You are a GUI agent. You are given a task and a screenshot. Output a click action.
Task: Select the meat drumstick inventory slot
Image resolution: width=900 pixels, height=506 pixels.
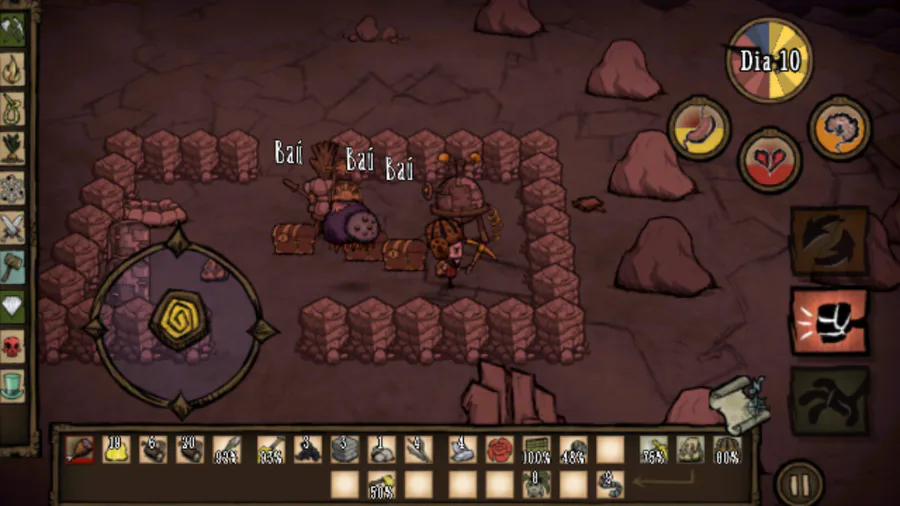81,450
